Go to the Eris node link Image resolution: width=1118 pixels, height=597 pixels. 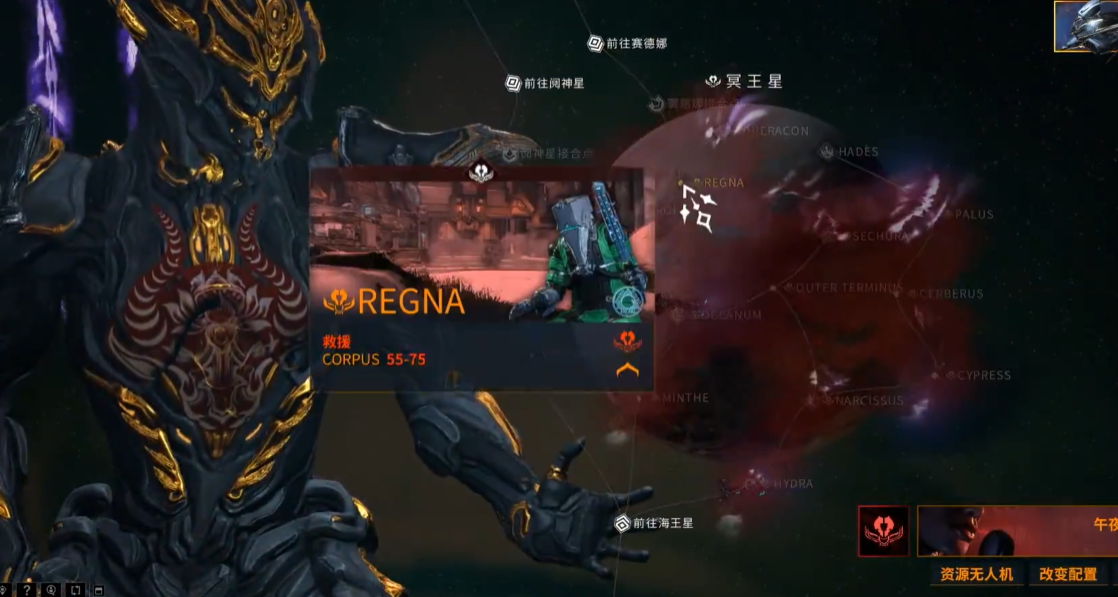(x=545, y=83)
